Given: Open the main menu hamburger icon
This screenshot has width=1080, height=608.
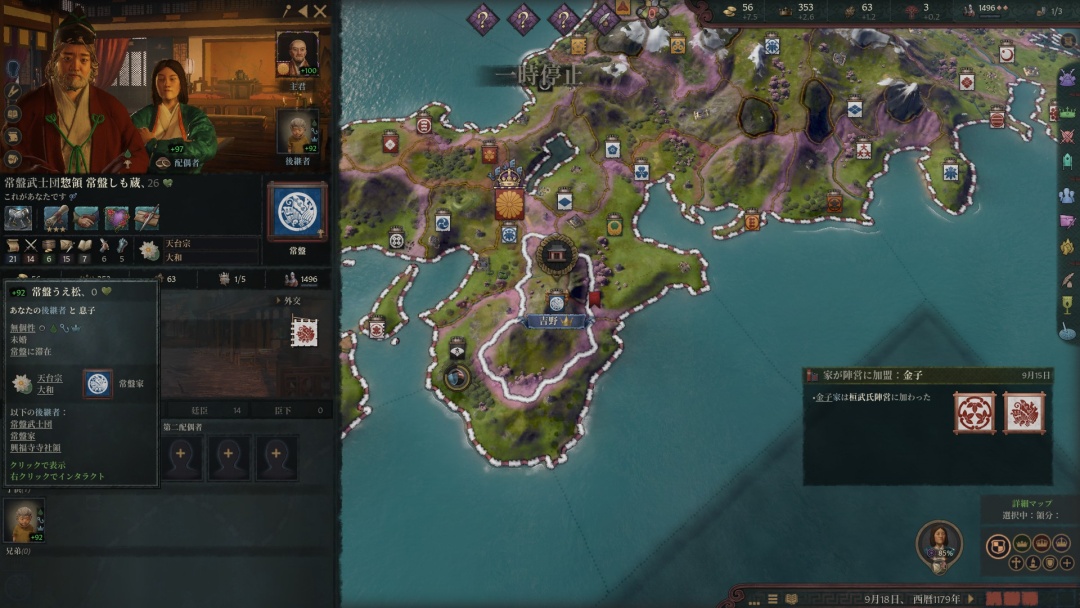Looking at the screenshot, I should pos(772,598).
